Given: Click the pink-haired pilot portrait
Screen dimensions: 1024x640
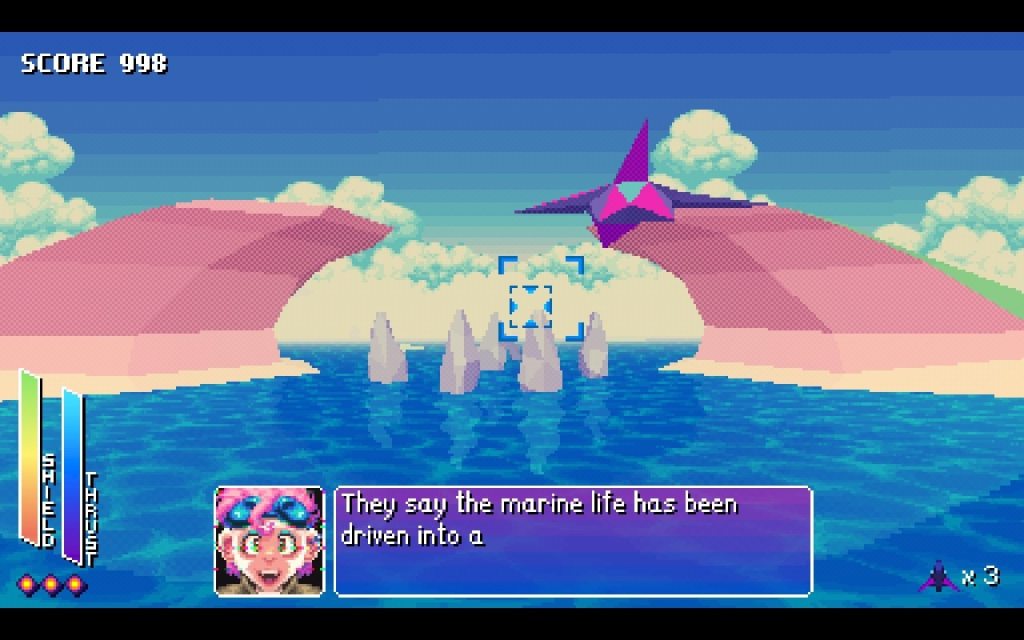Looking at the screenshot, I should pos(269,541).
